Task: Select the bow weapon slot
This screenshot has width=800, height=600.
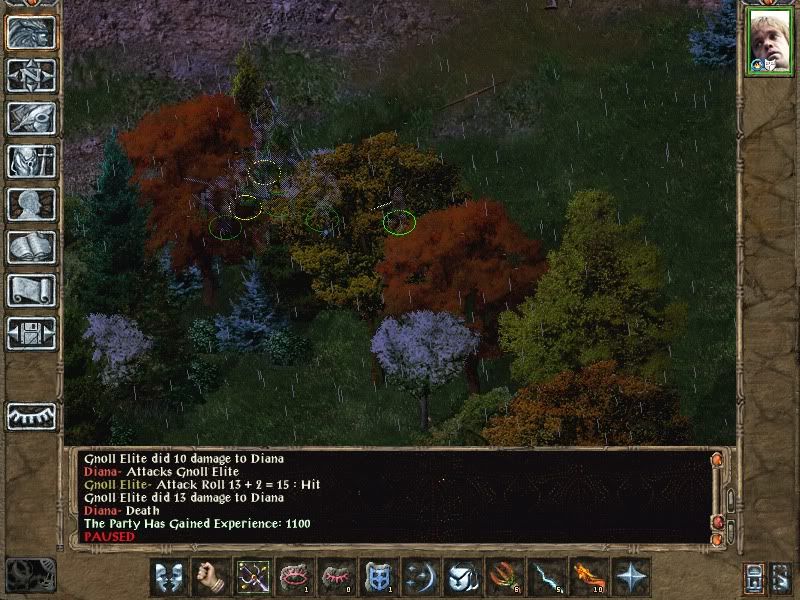Action: (253, 577)
